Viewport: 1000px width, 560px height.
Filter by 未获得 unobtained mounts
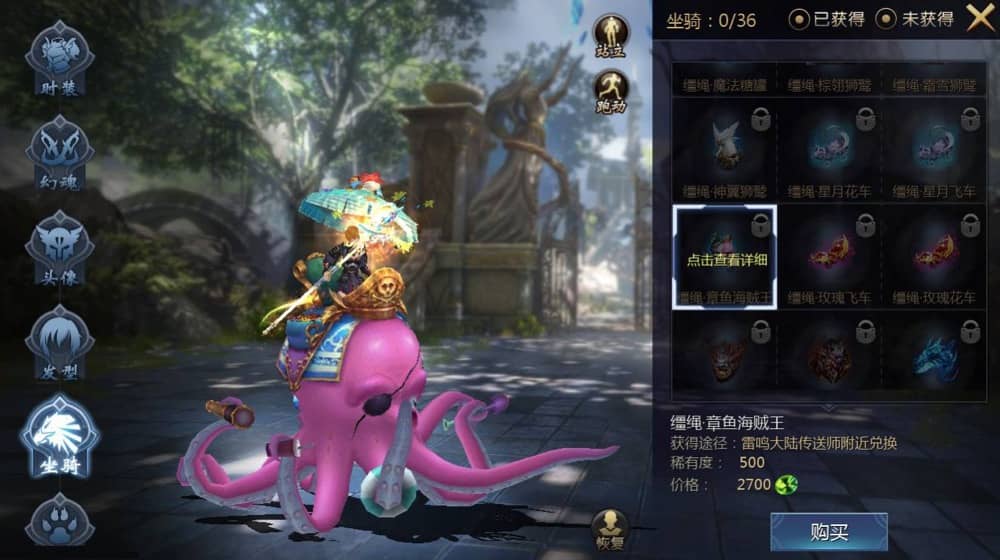tap(915, 19)
